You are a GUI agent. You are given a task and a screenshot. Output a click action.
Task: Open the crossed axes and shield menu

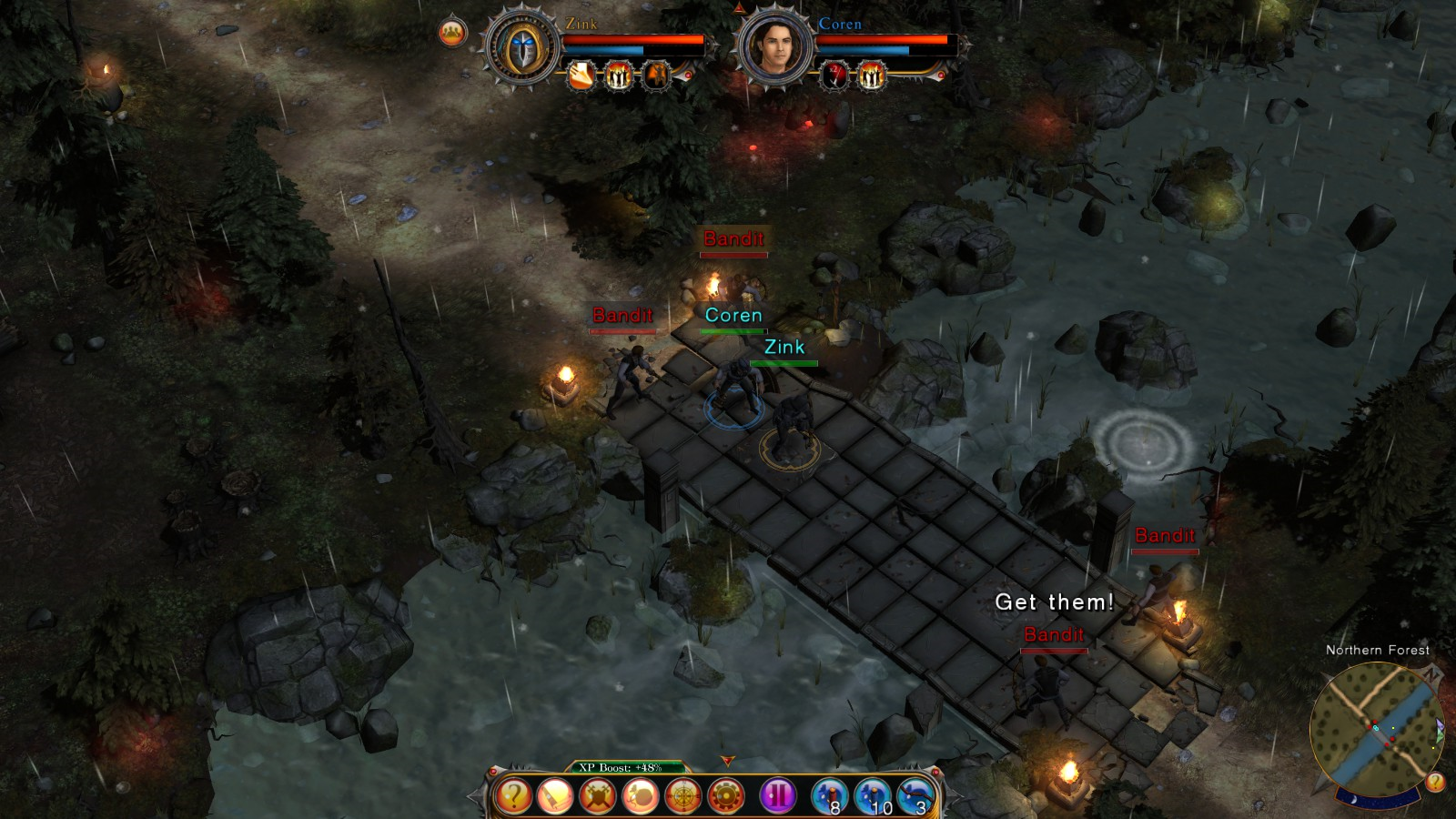(x=598, y=796)
